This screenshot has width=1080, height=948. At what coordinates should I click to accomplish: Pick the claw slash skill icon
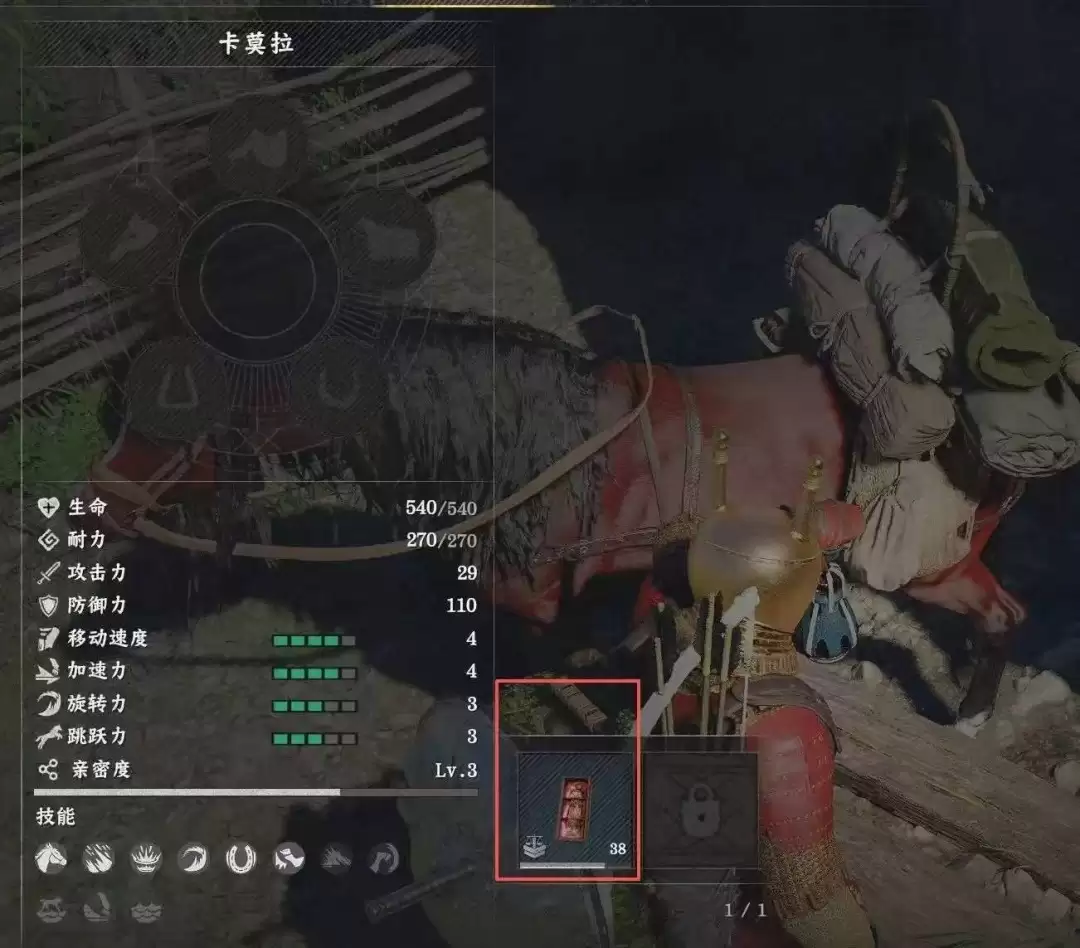click(98, 857)
